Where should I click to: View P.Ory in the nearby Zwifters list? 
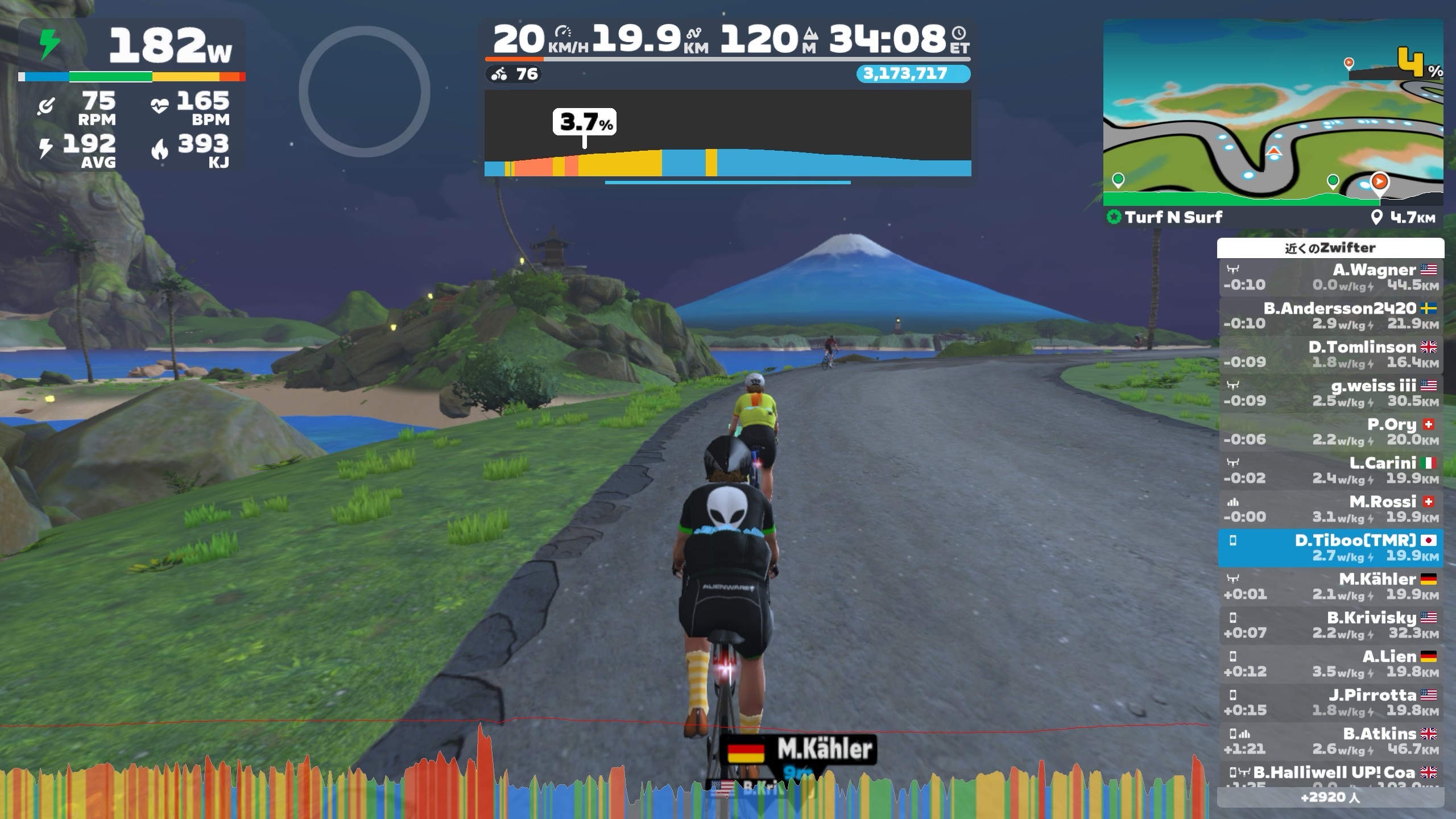click(x=1330, y=432)
